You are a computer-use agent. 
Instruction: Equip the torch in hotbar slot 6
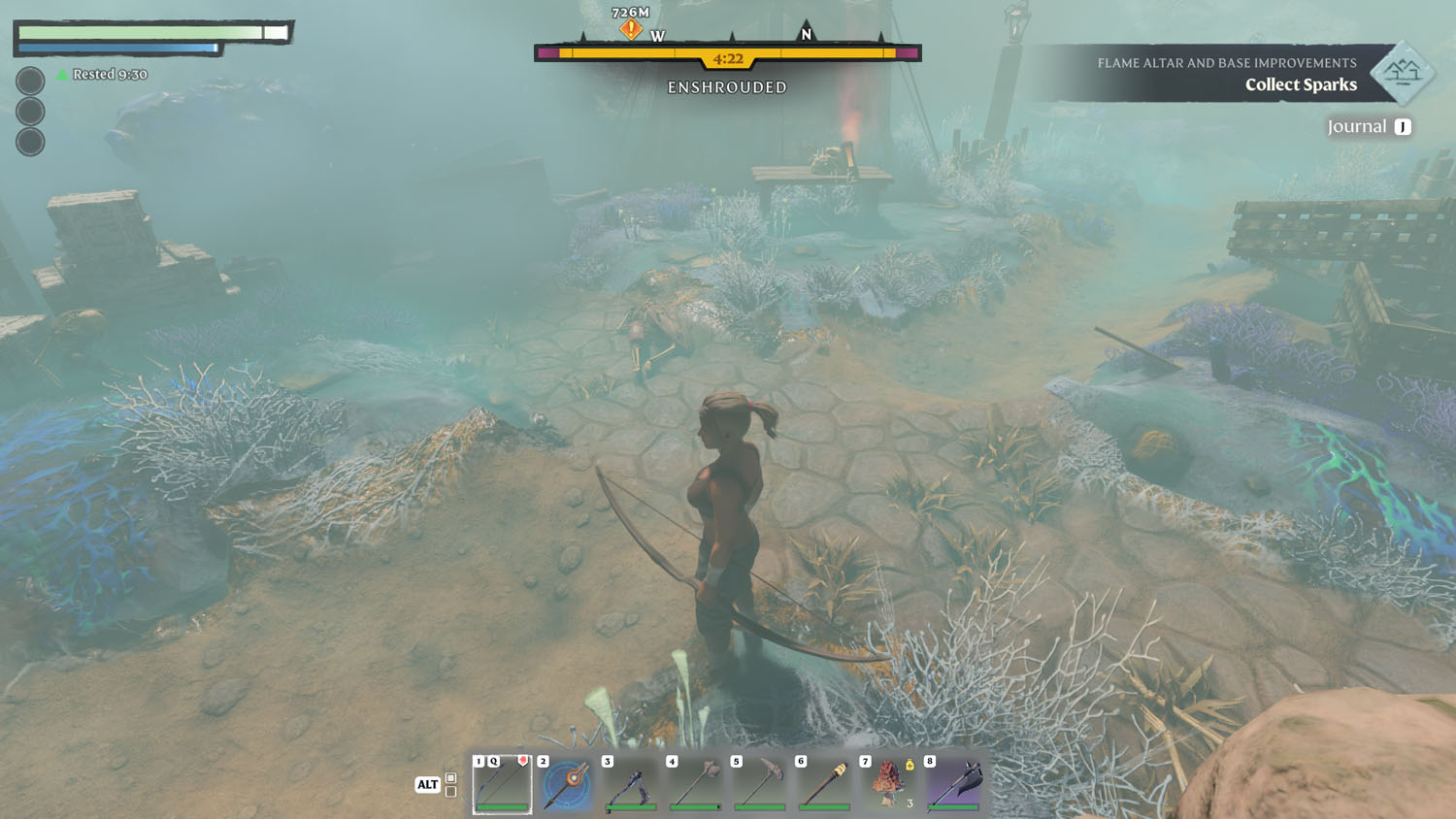click(x=825, y=783)
